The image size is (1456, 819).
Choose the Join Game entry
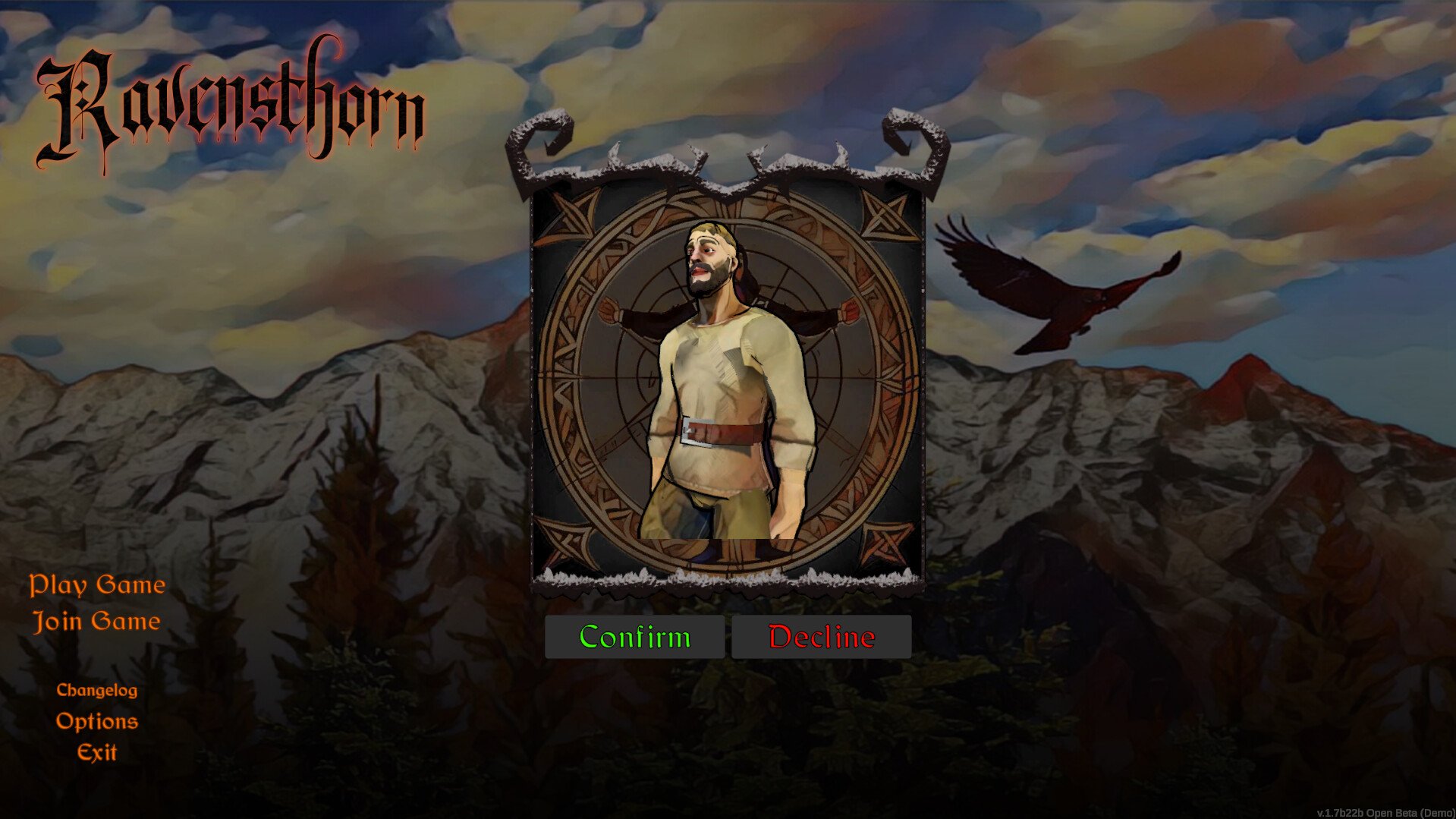[x=97, y=622]
